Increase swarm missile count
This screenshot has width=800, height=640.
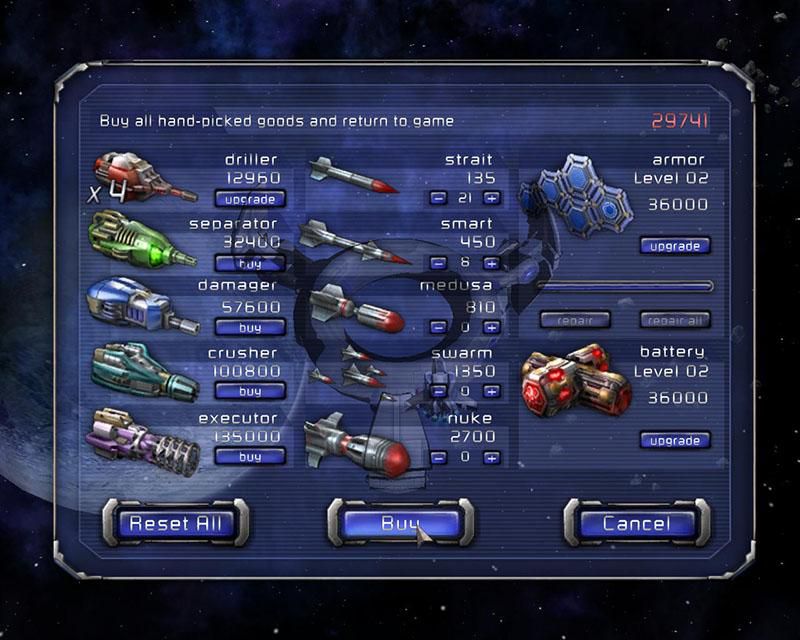[491, 391]
